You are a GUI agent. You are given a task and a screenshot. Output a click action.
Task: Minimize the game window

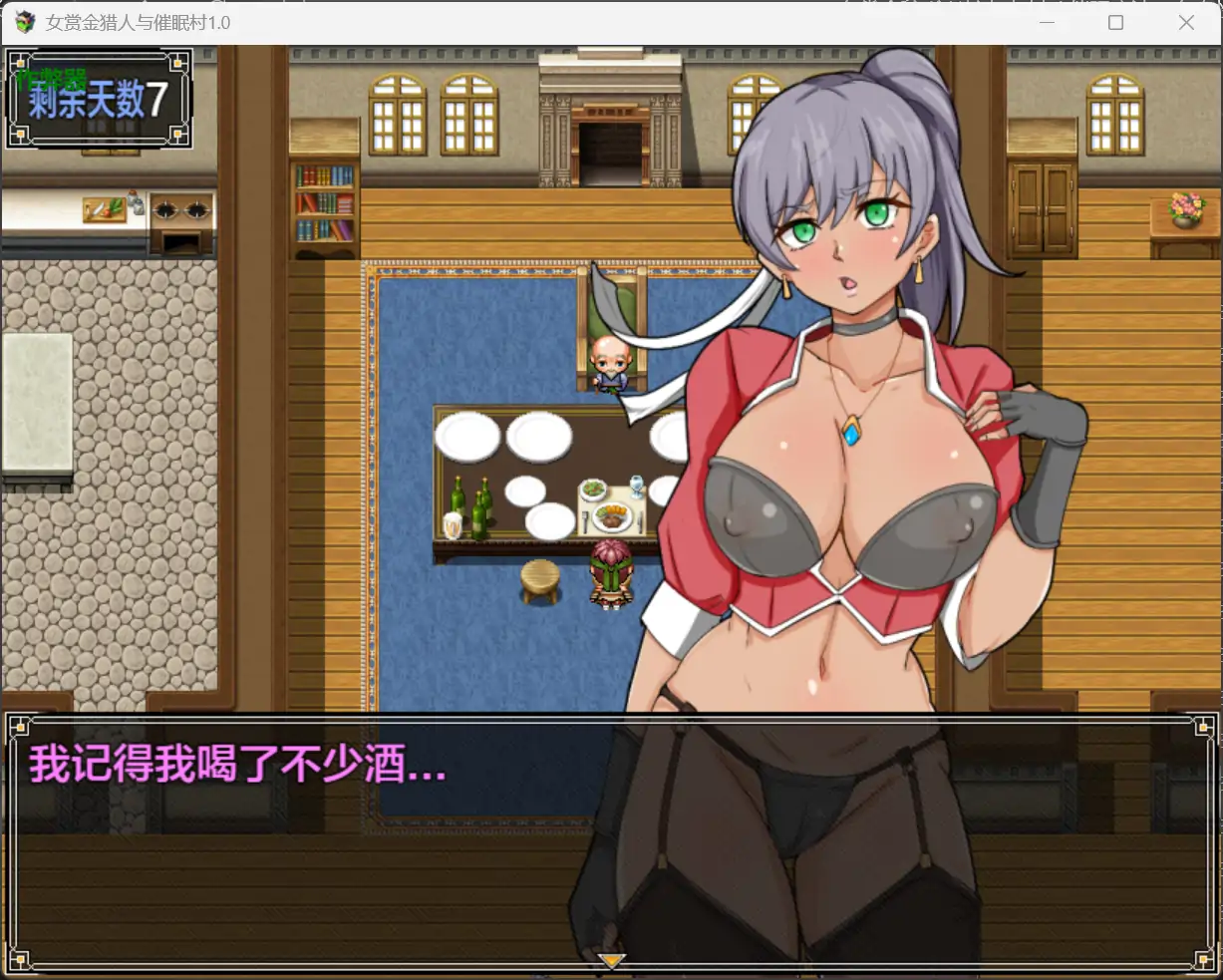(x=1047, y=23)
